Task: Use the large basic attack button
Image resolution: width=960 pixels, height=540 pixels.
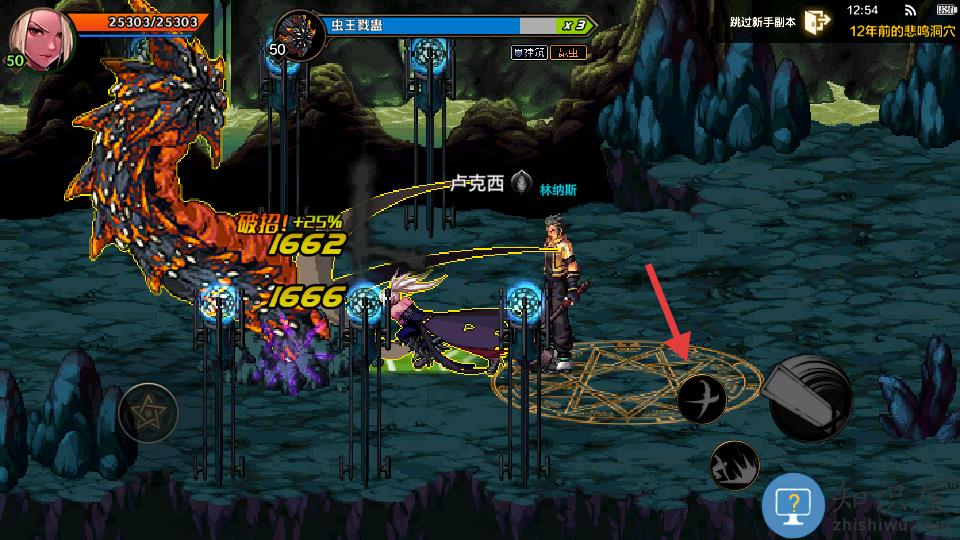Action: point(809,397)
